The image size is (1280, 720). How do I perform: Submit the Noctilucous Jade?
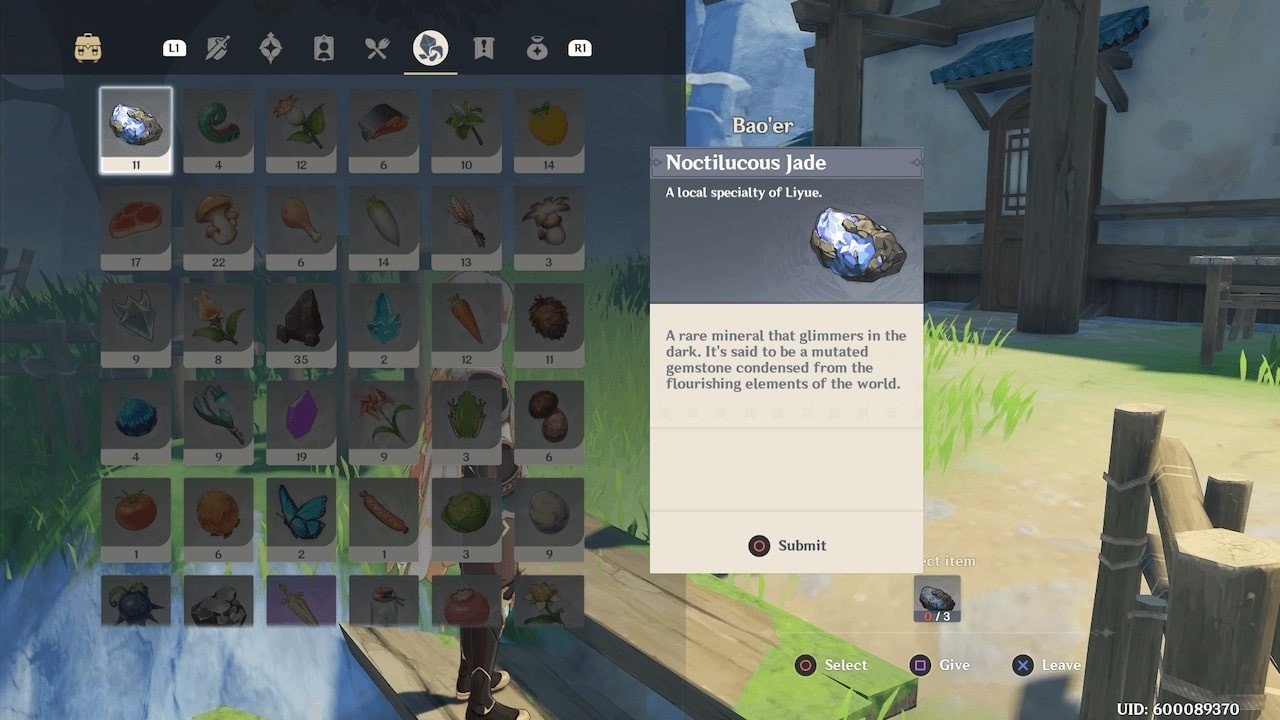coord(787,546)
